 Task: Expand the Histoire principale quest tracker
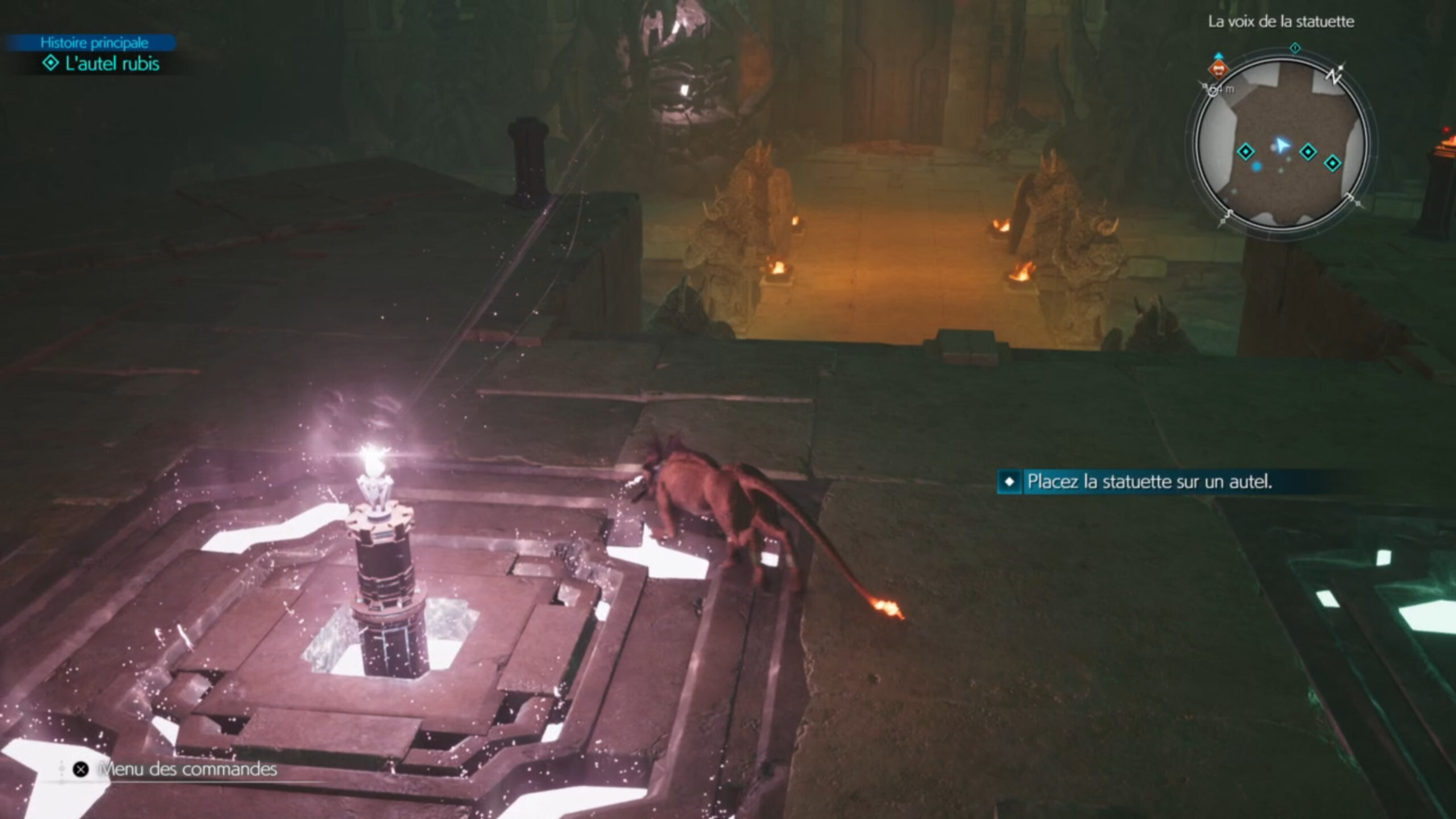[94, 42]
